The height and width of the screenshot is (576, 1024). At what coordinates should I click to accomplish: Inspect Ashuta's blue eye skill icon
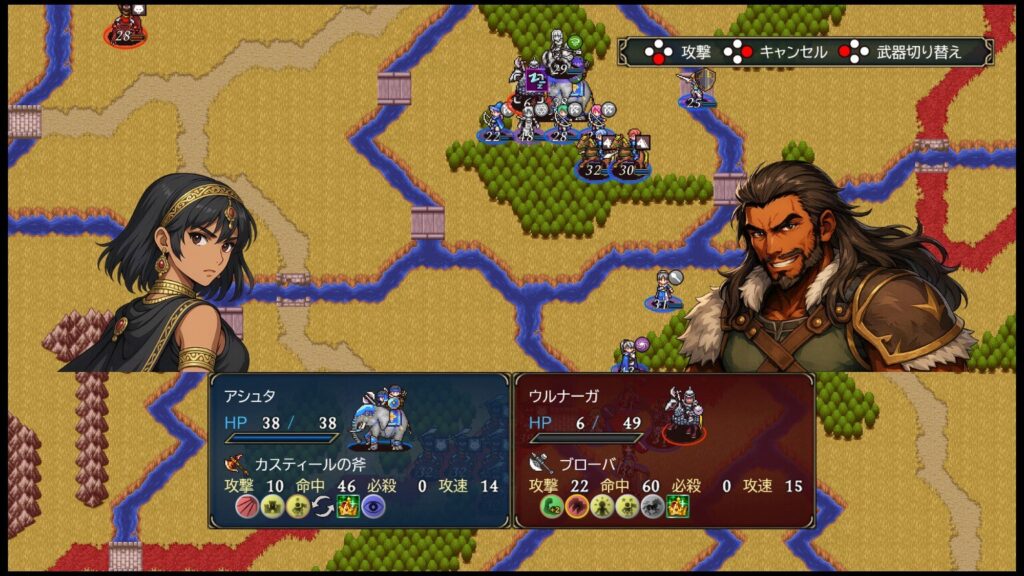coord(373,507)
